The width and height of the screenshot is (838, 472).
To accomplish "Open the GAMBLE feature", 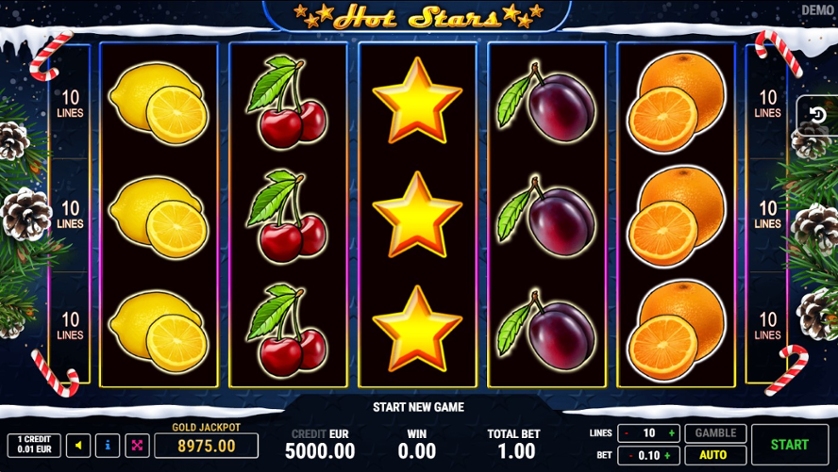I will [x=715, y=433].
